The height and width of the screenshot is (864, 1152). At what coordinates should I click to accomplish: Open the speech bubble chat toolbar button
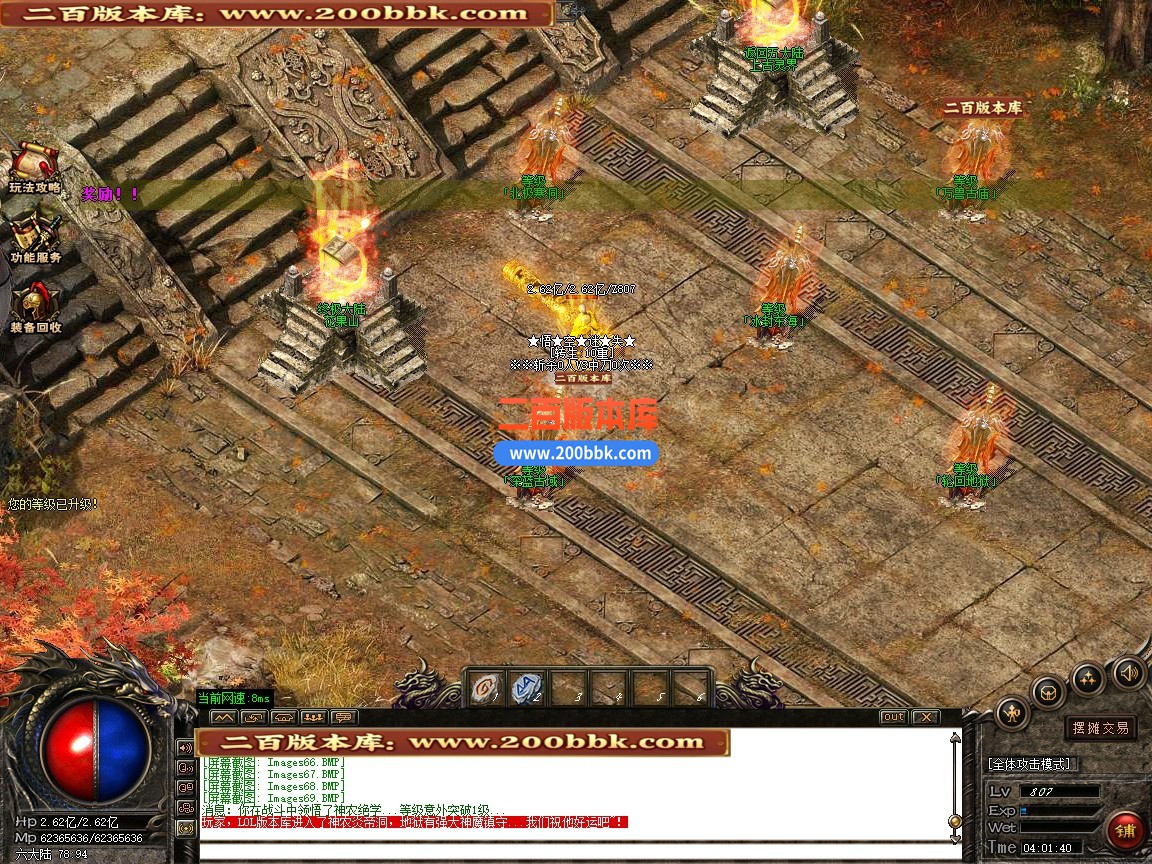pos(344,717)
